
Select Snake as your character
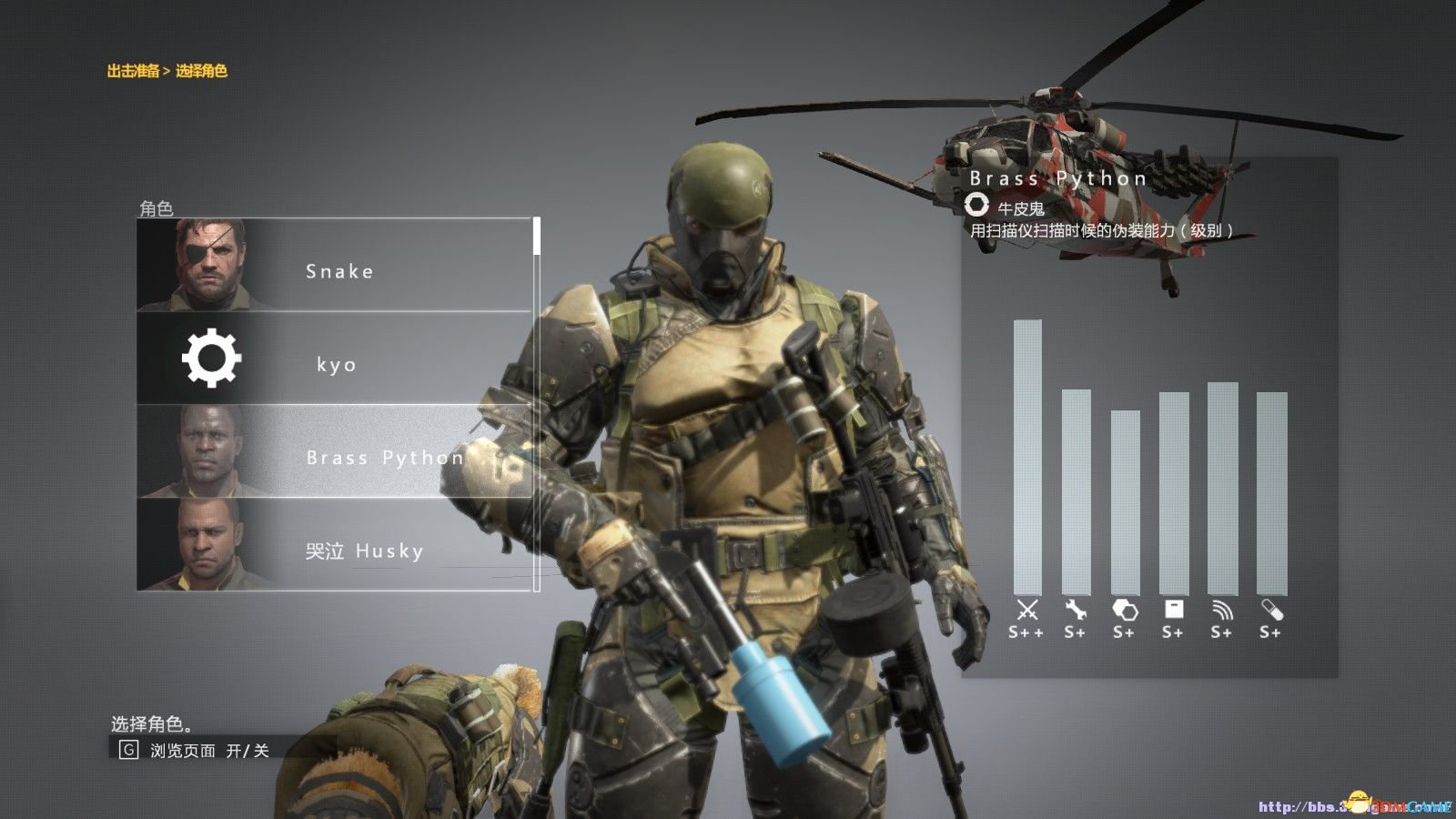coord(339,270)
